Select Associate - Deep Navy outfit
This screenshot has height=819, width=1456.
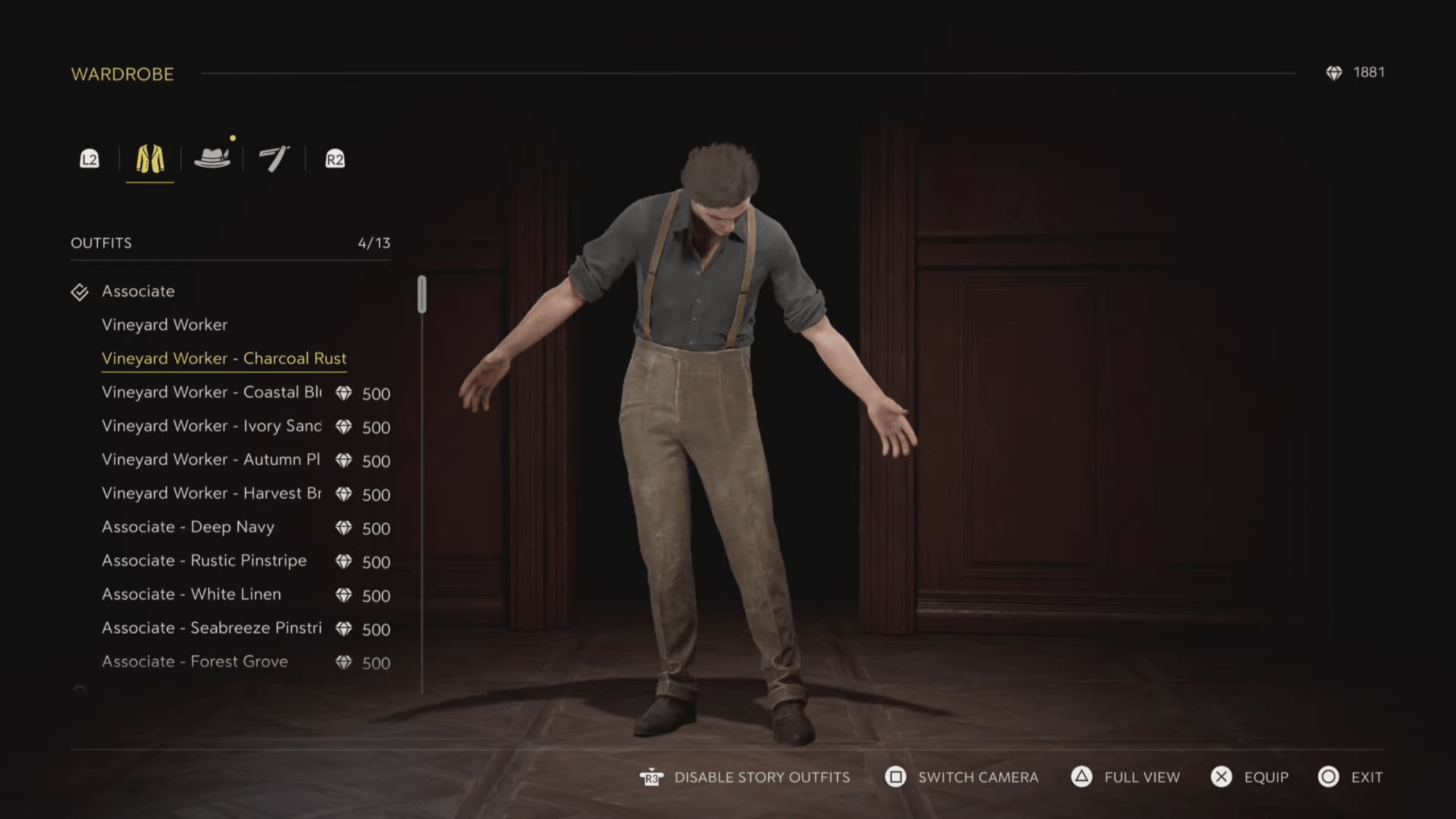188,527
